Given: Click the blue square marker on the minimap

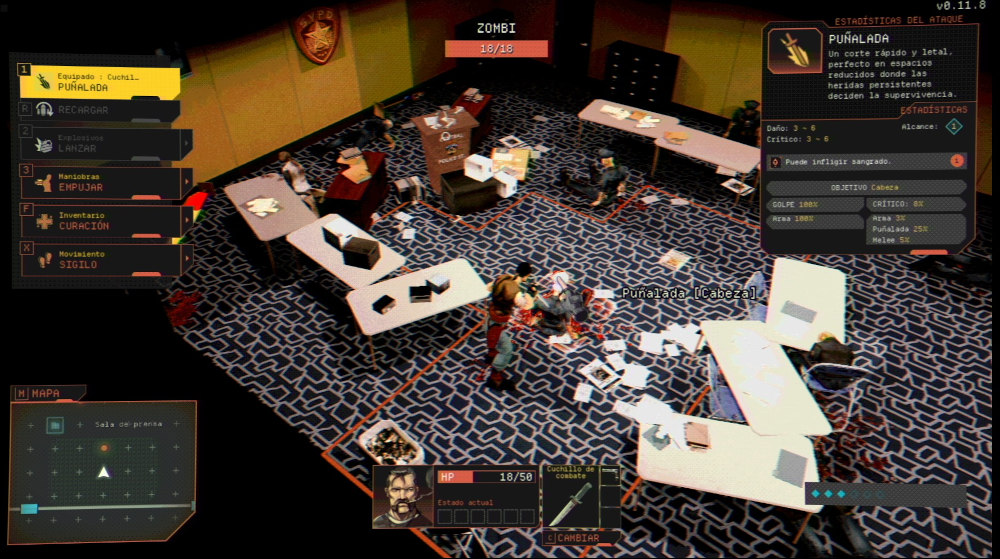Looking at the screenshot, I should click(56, 426).
